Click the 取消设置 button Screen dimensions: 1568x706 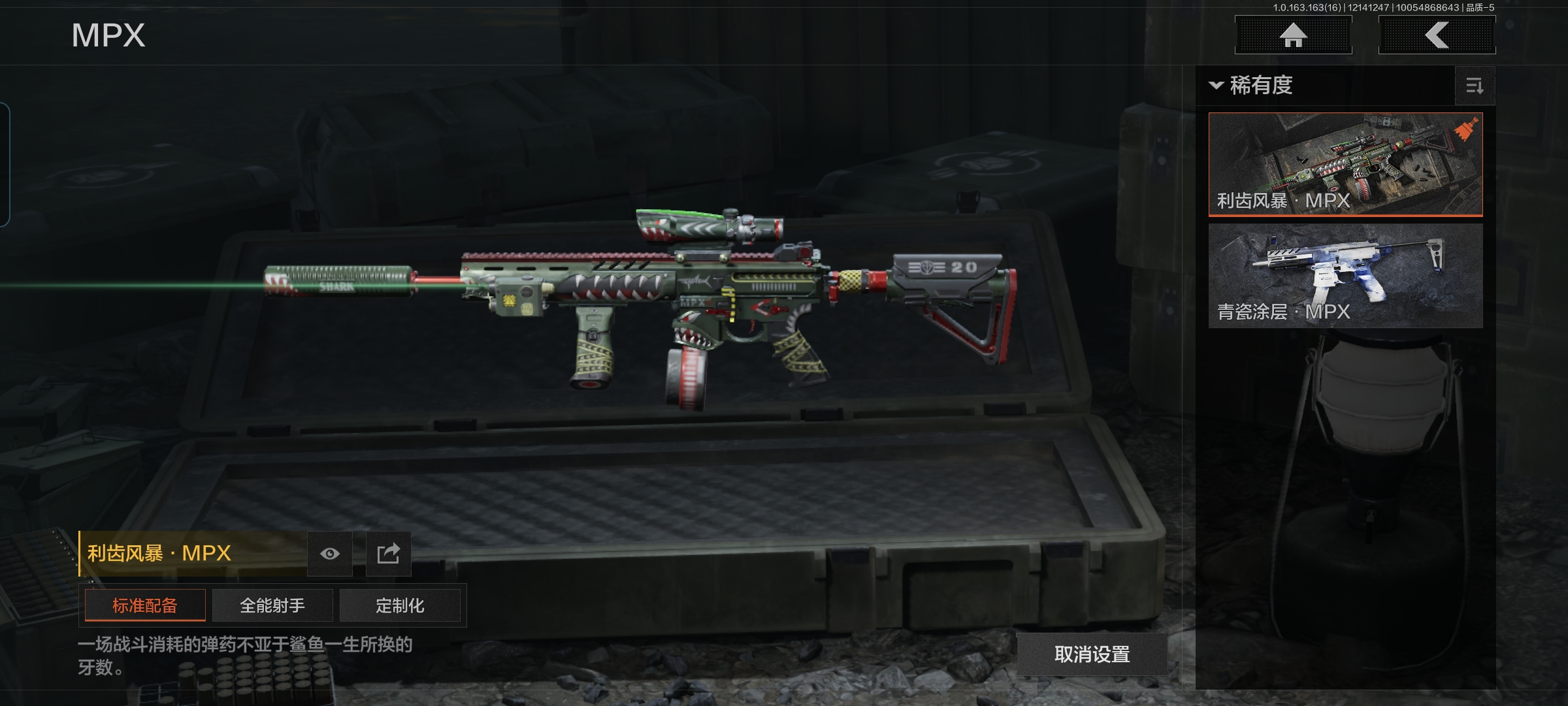[x=1092, y=654]
